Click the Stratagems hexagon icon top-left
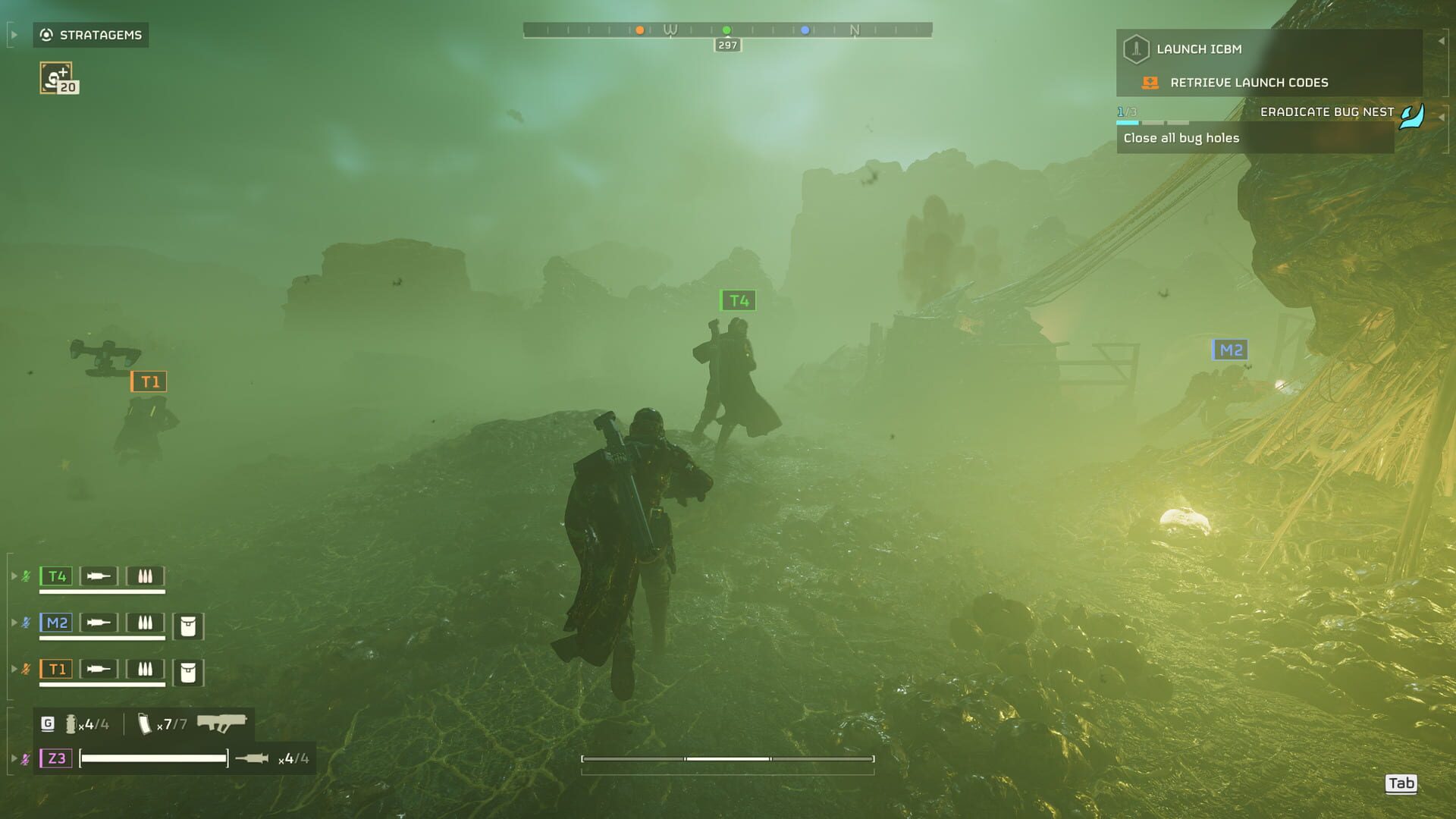The image size is (1456, 819). click(45, 35)
